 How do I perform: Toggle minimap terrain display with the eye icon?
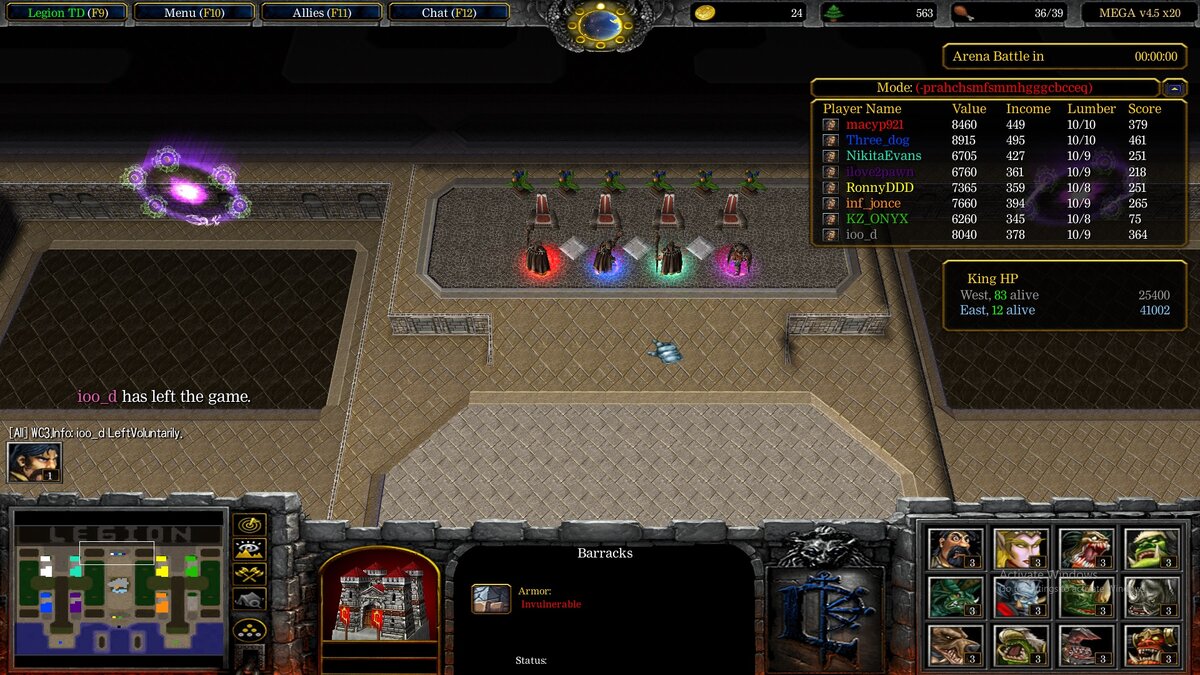click(x=249, y=549)
